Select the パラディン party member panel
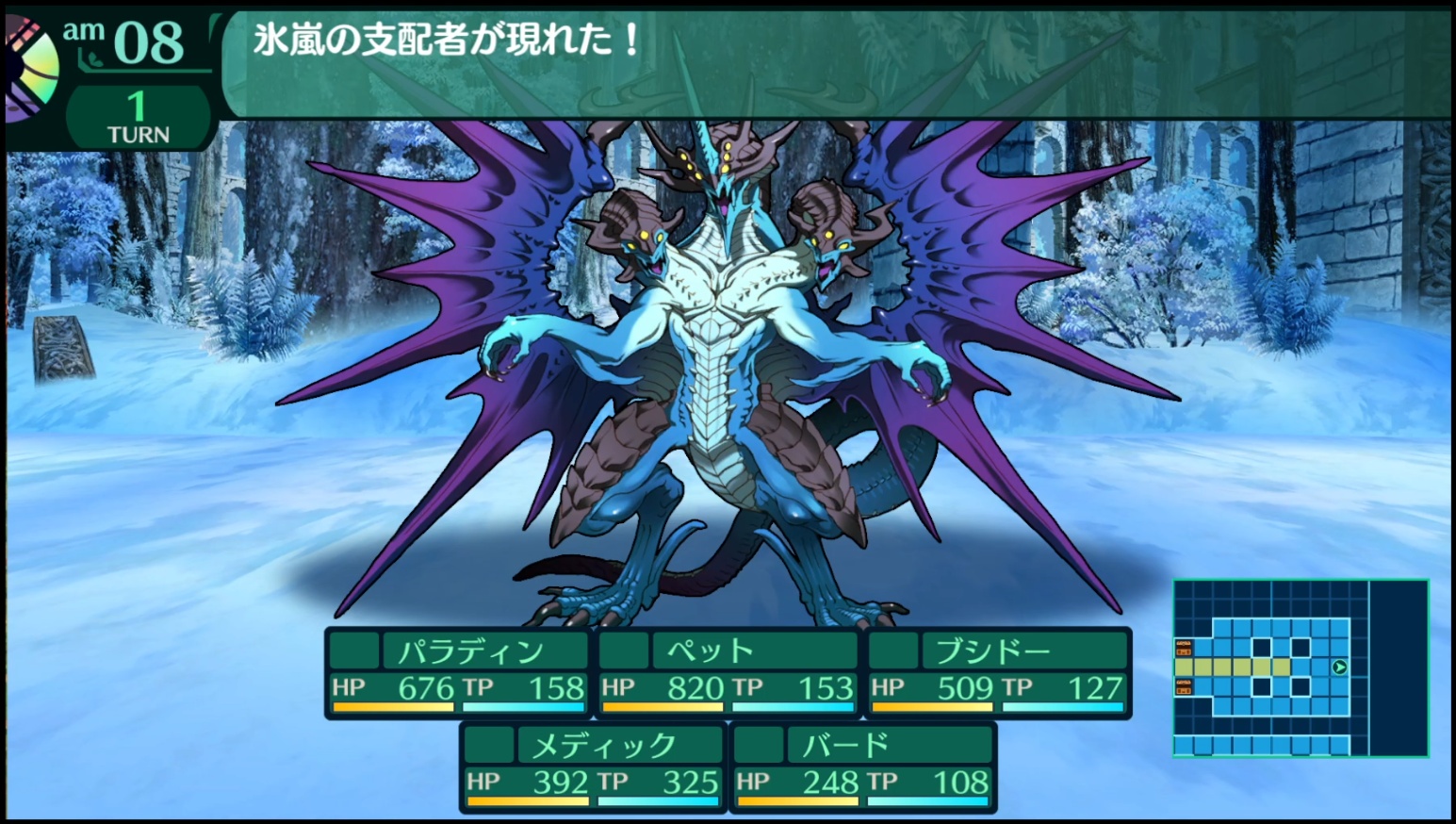The width and height of the screenshot is (1456, 824). coord(457,673)
